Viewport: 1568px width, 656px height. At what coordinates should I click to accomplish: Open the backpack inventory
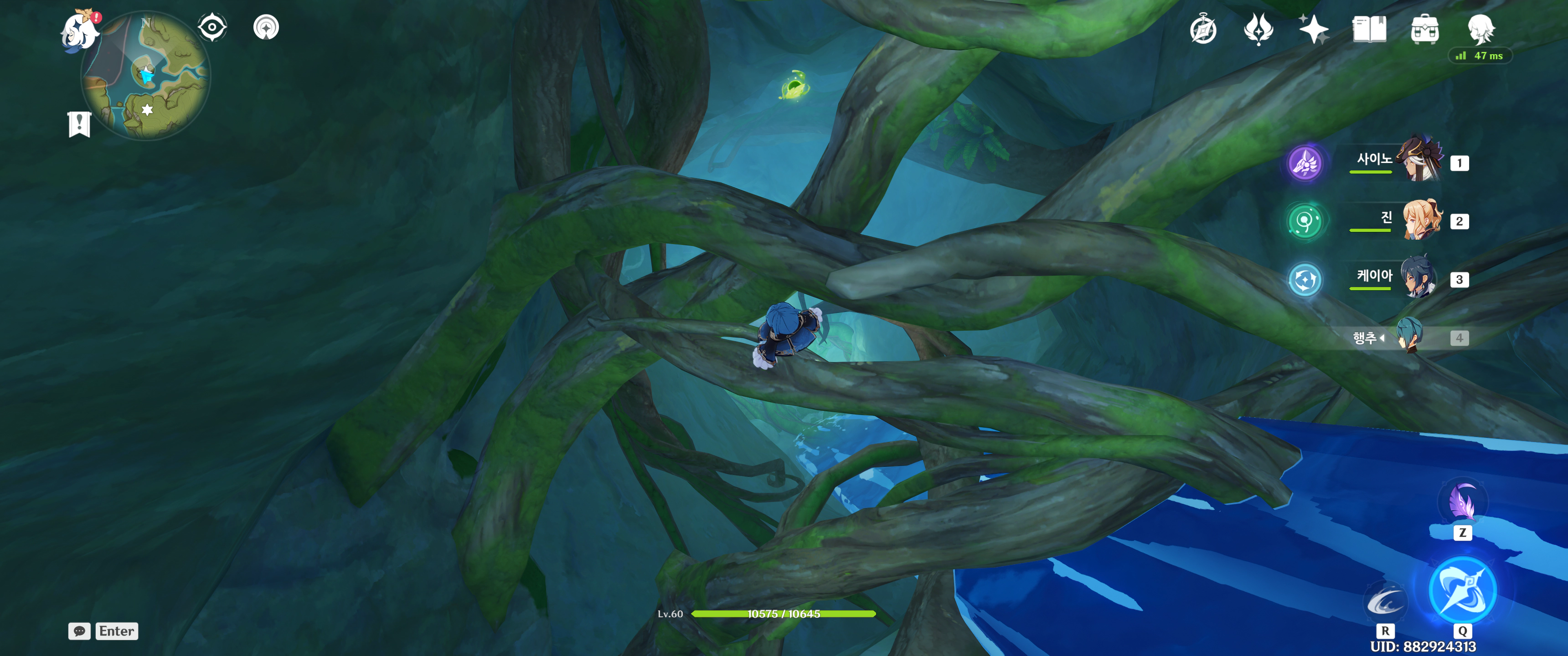coord(1424,29)
